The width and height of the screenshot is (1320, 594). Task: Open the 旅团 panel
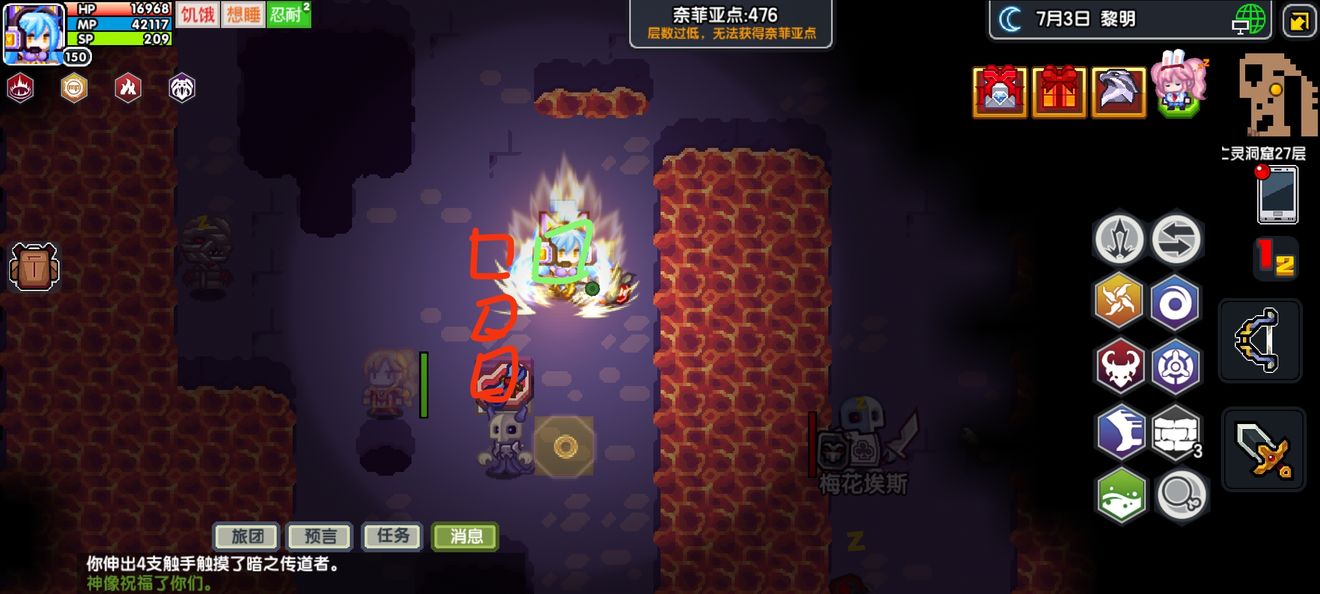[x=247, y=536]
